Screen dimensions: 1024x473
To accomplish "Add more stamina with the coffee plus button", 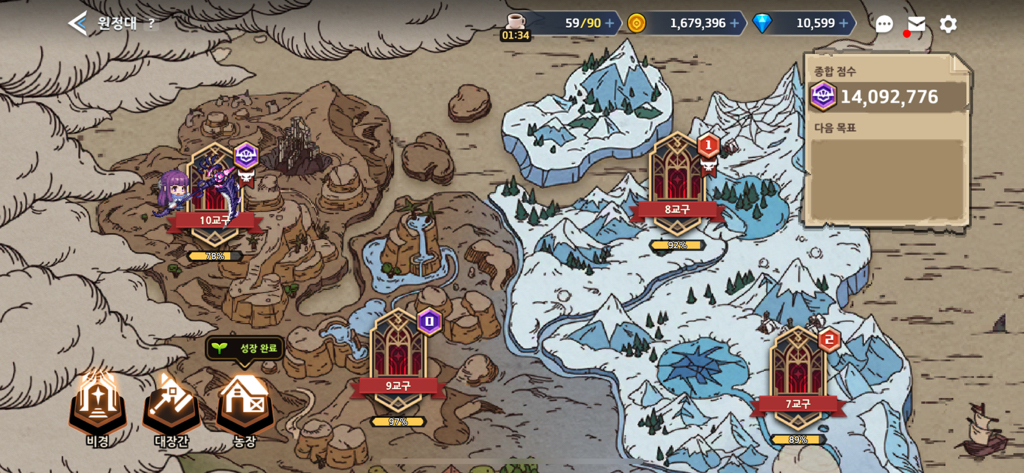I will pyautogui.click(x=610, y=23).
